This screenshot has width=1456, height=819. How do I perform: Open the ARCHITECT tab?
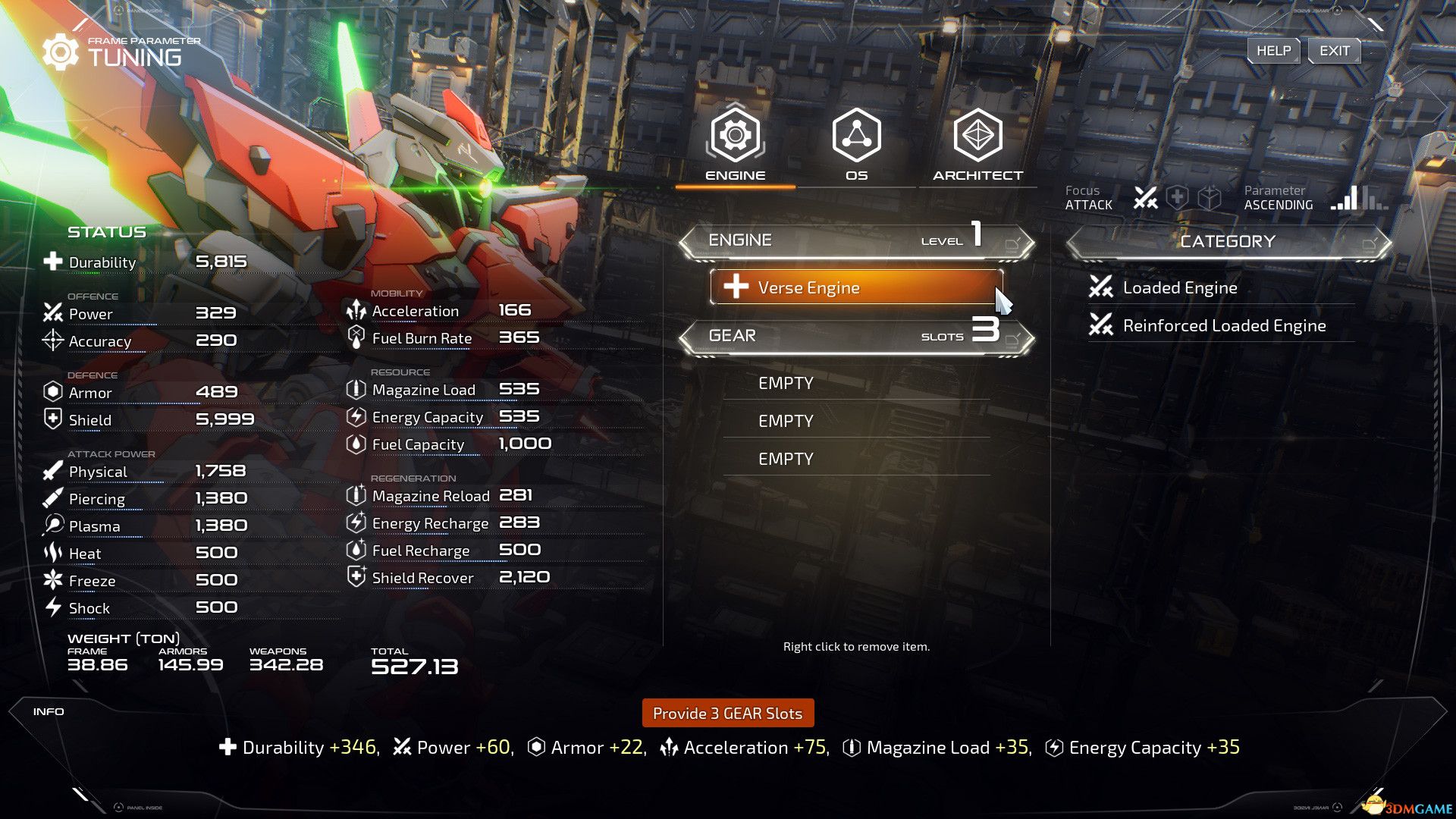[977, 144]
